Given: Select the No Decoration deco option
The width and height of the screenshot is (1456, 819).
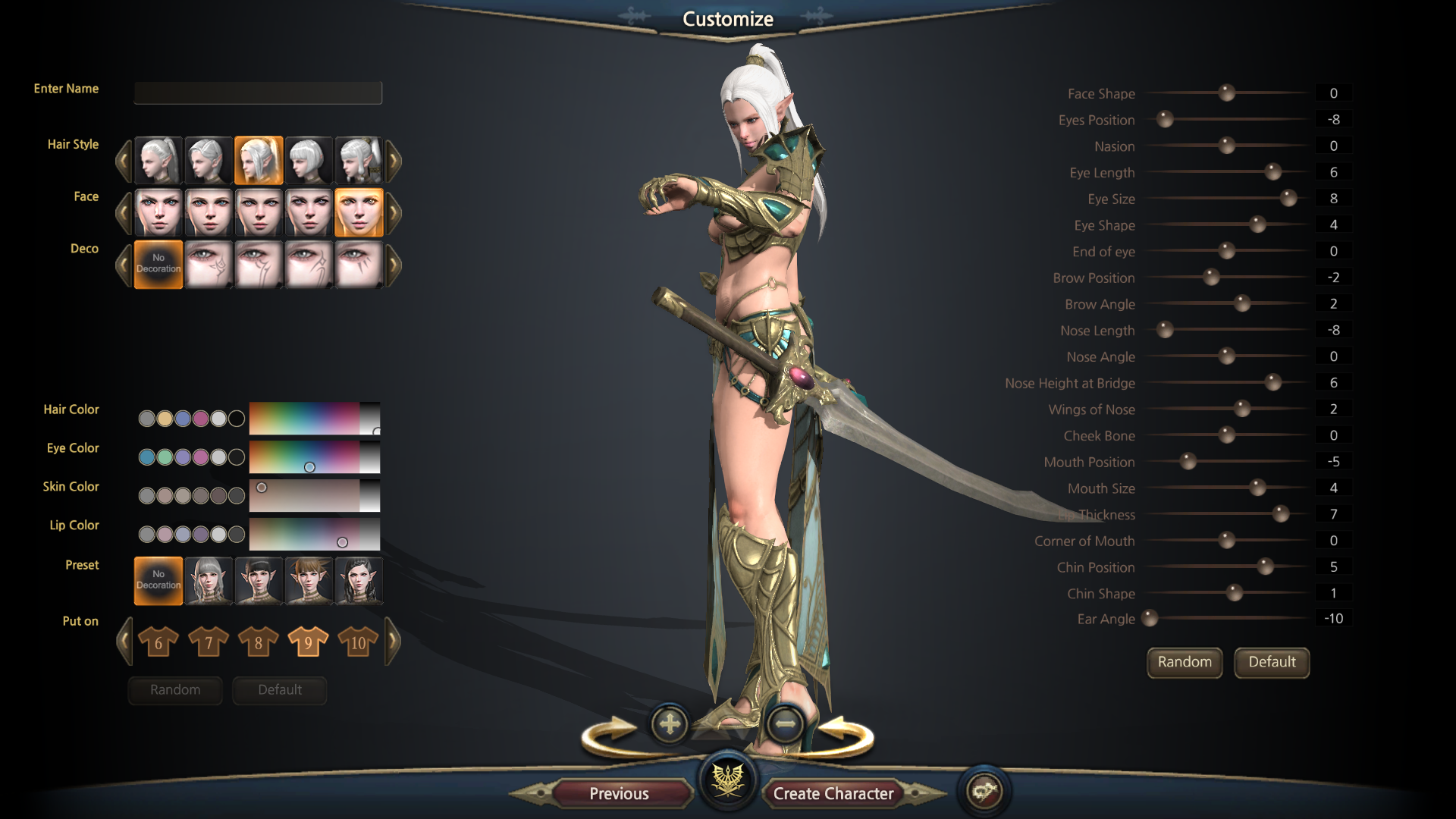Looking at the screenshot, I should pos(158,264).
